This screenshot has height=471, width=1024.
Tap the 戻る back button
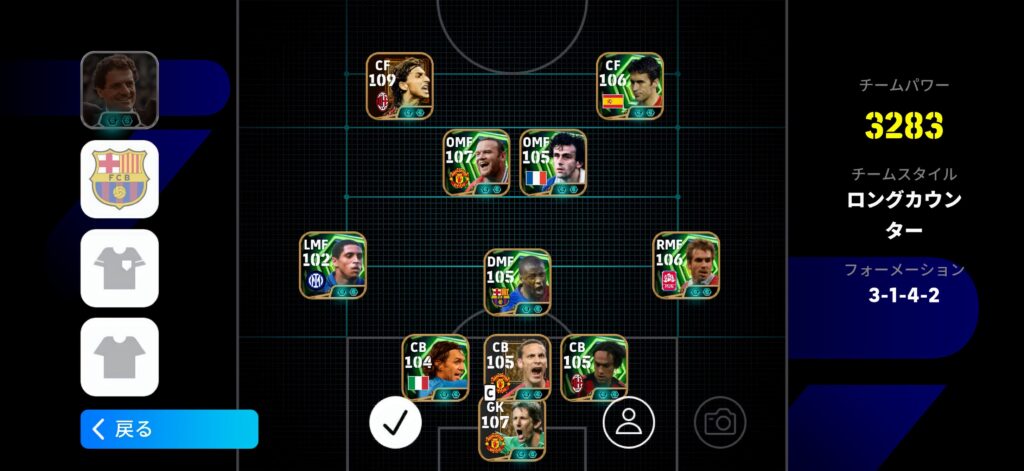click(169, 429)
